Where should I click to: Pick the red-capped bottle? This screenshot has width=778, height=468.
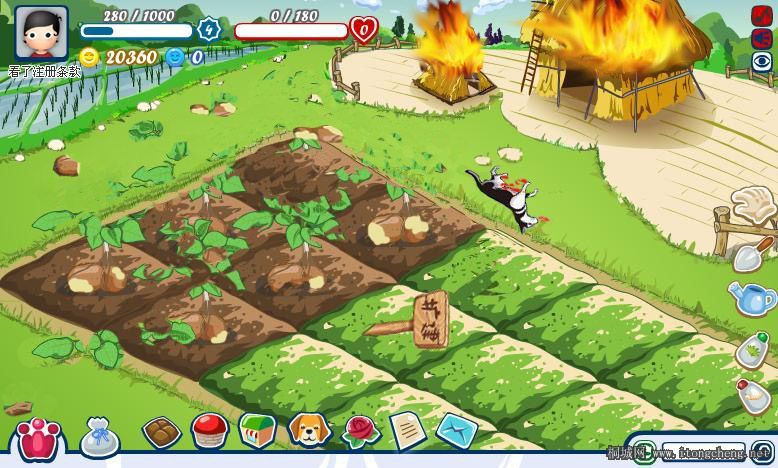tap(753, 397)
